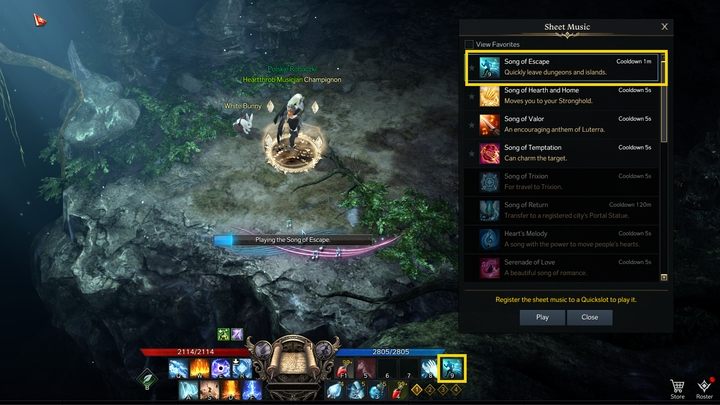This screenshot has width=720, height=405.
Task: Select the Song of Valor row
Action: click(x=566, y=125)
